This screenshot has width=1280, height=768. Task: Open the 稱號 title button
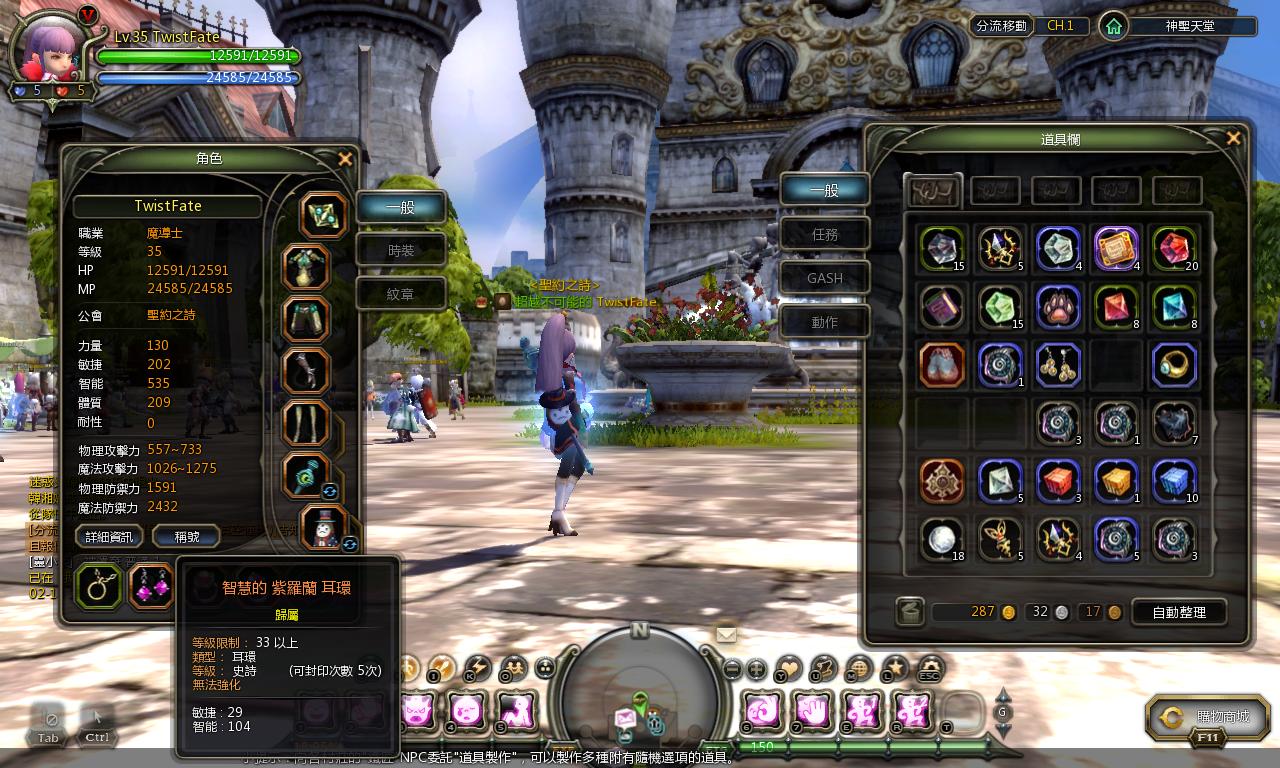click(x=187, y=537)
